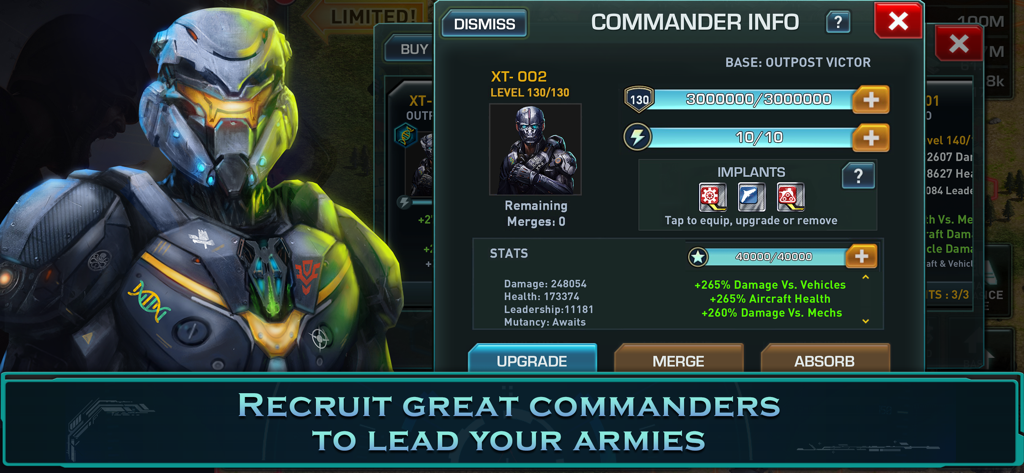Viewport: 1024px width, 473px height.
Task: Add star points with the plus button
Action: coord(861,257)
